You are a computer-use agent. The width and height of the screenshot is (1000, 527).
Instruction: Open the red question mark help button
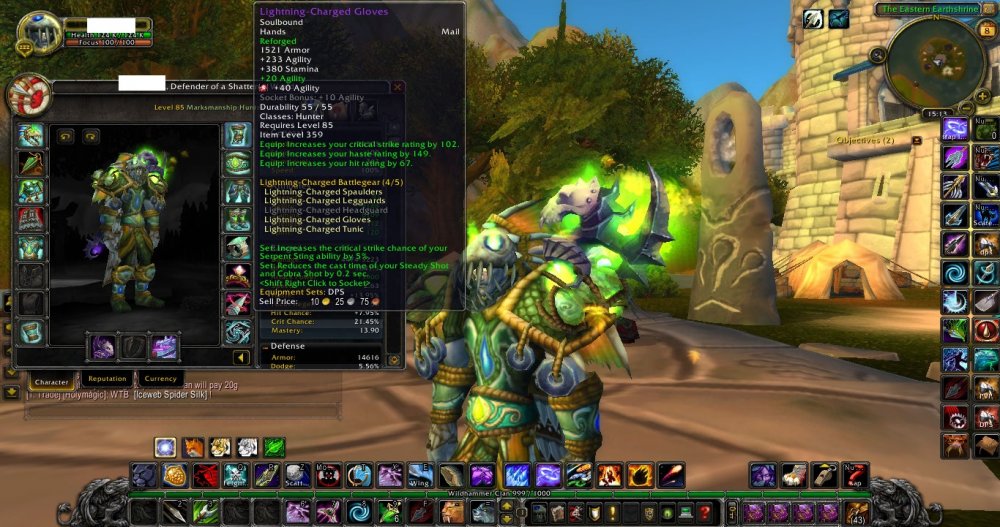click(706, 513)
